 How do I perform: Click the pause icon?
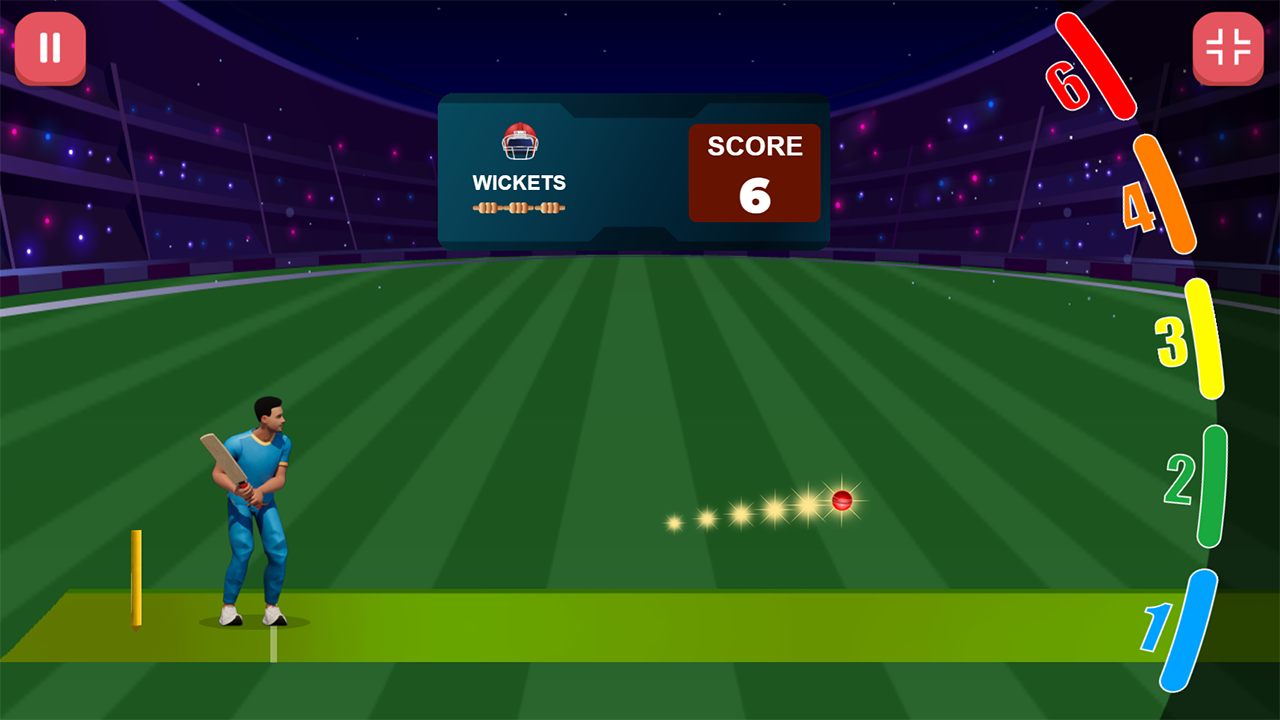(x=50, y=47)
